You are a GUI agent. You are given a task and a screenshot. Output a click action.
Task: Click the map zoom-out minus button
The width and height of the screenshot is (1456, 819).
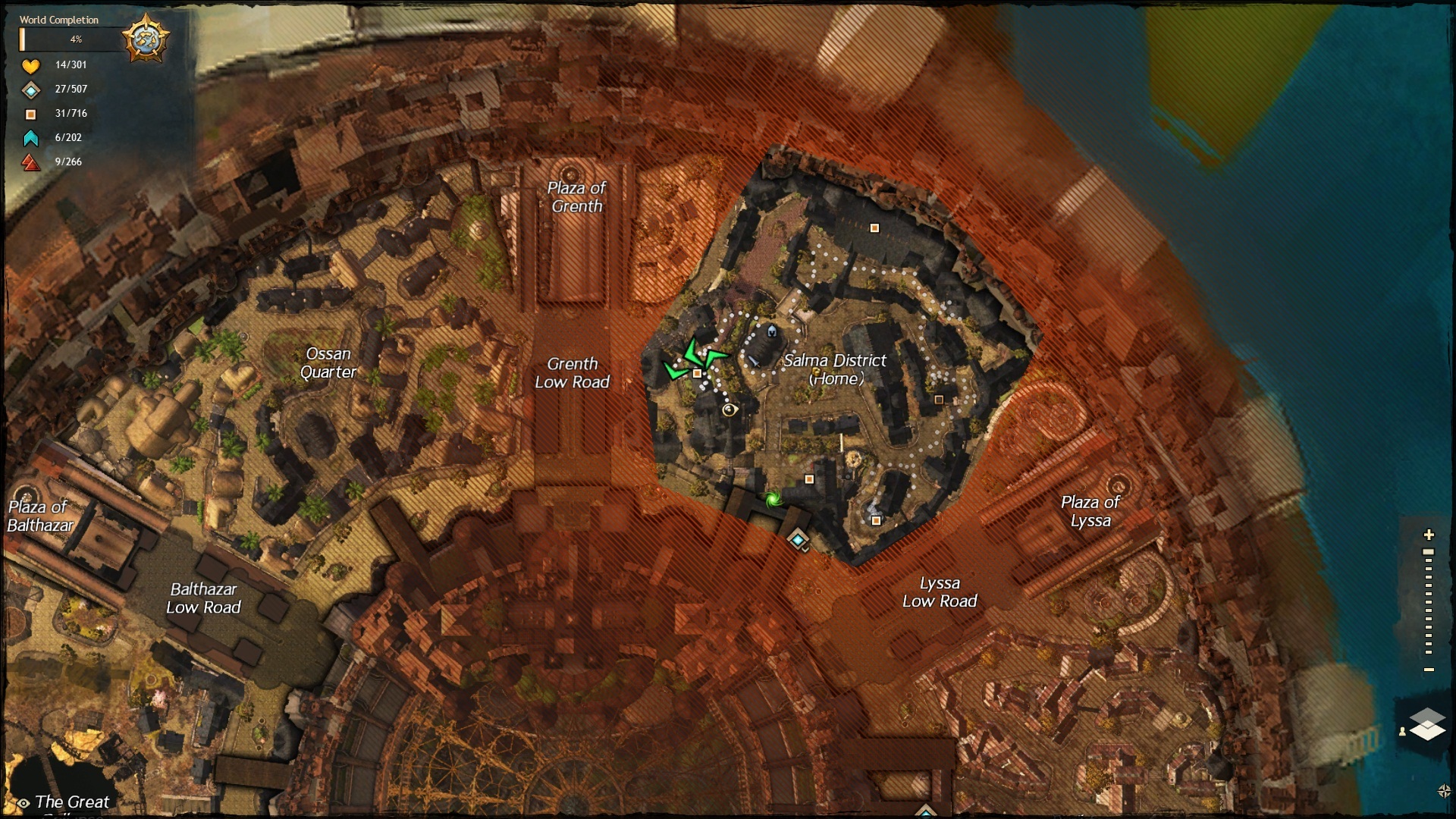[1429, 670]
